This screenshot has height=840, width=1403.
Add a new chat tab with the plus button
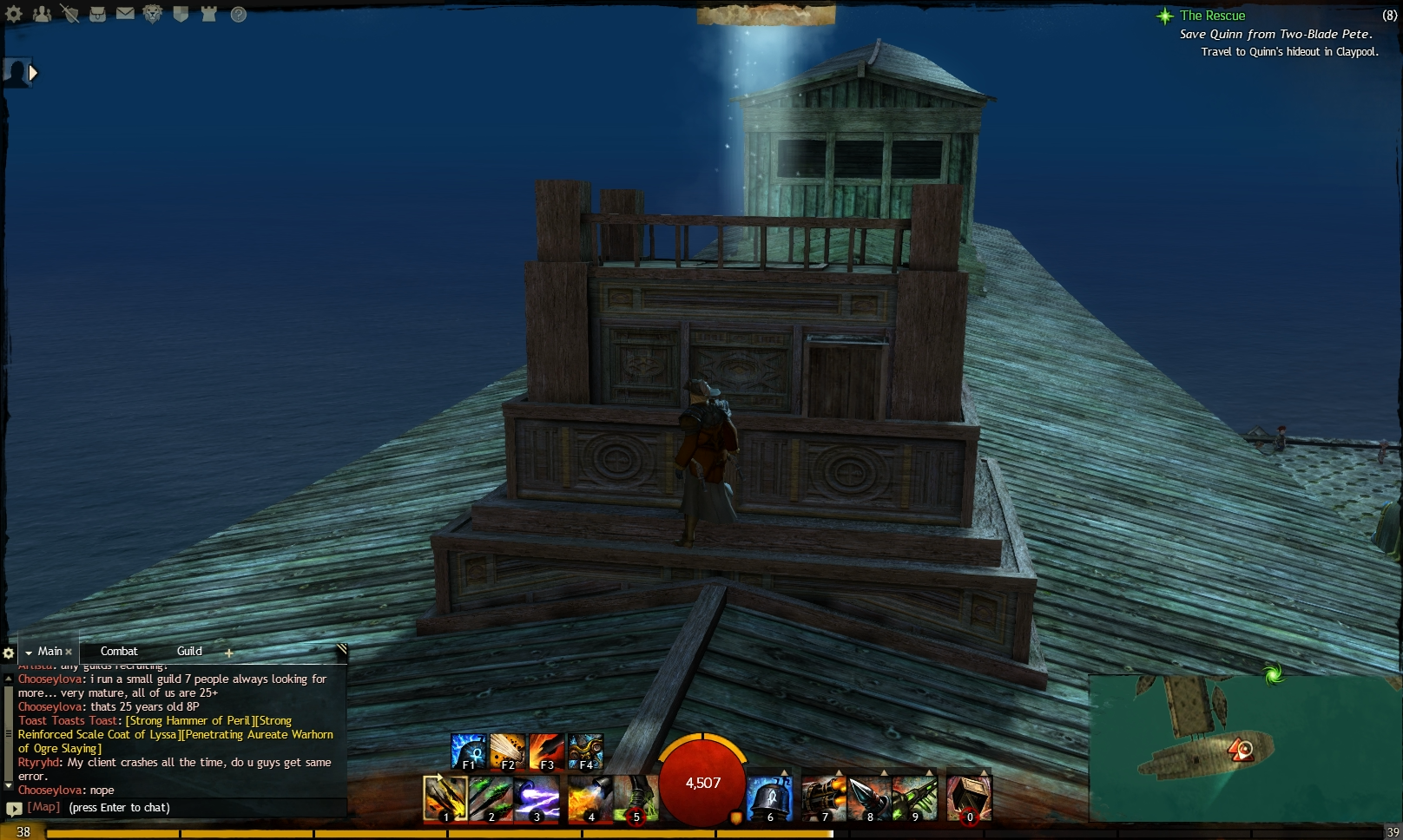228,652
